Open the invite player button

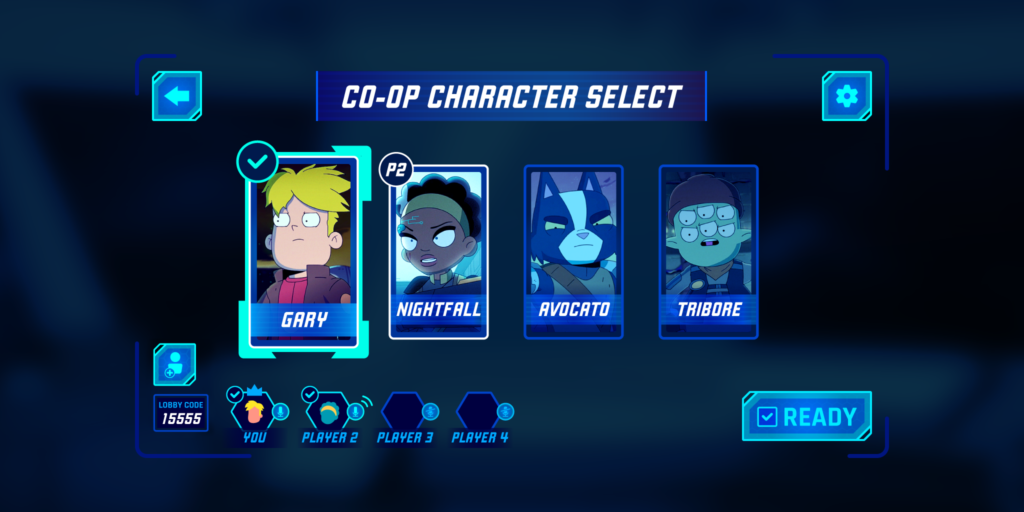(x=175, y=364)
